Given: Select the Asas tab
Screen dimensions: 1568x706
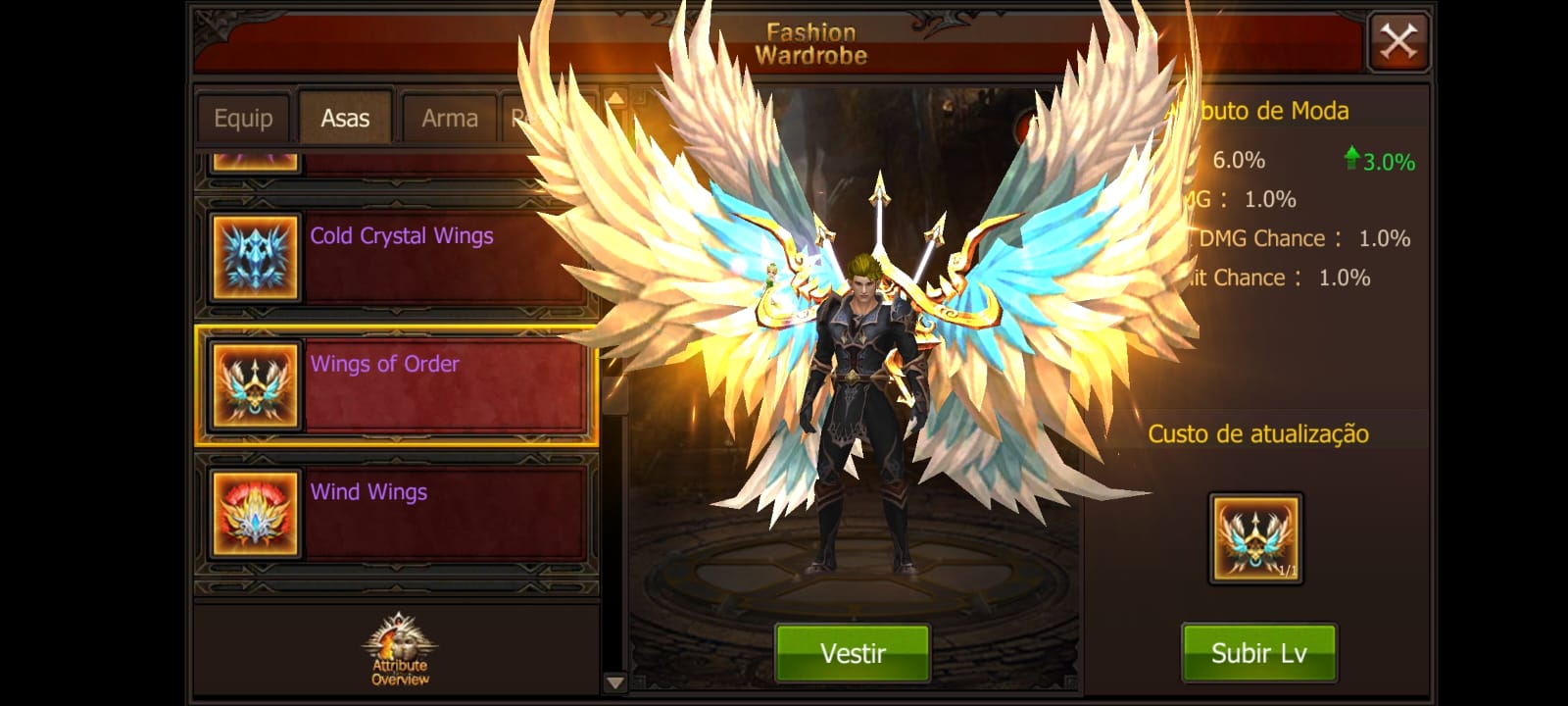Looking at the screenshot, I should click(x=345, y=116).
